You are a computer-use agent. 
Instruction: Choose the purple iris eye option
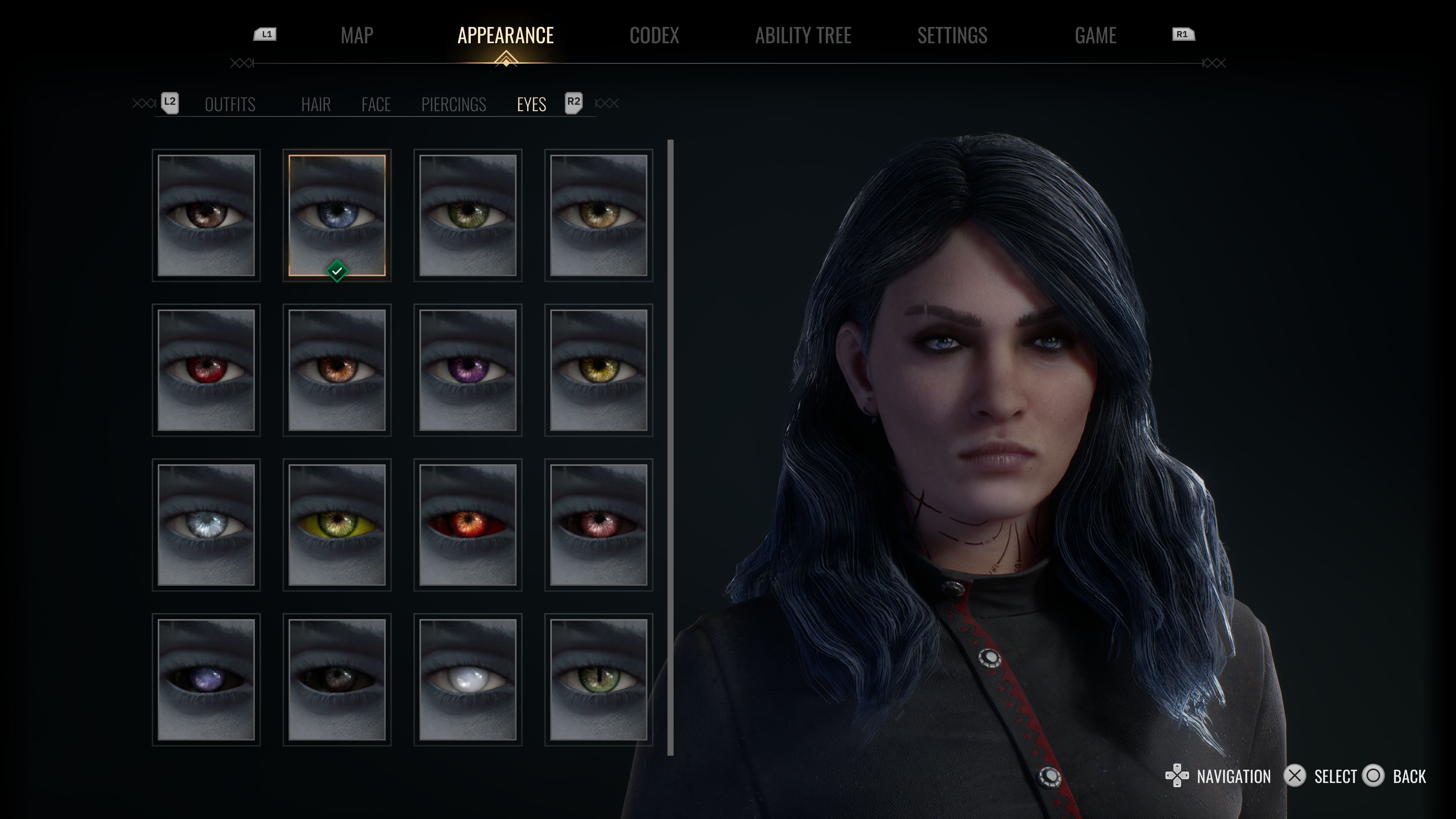467,370
